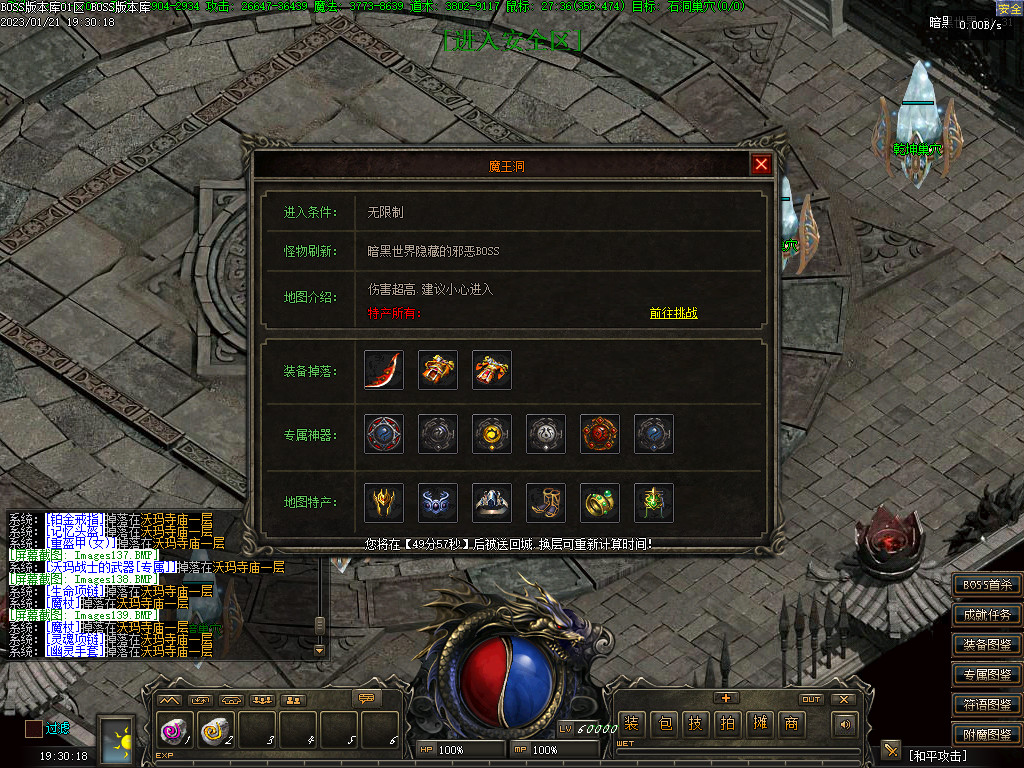Choose the green-gem gold ring icon

click(600, 503)
